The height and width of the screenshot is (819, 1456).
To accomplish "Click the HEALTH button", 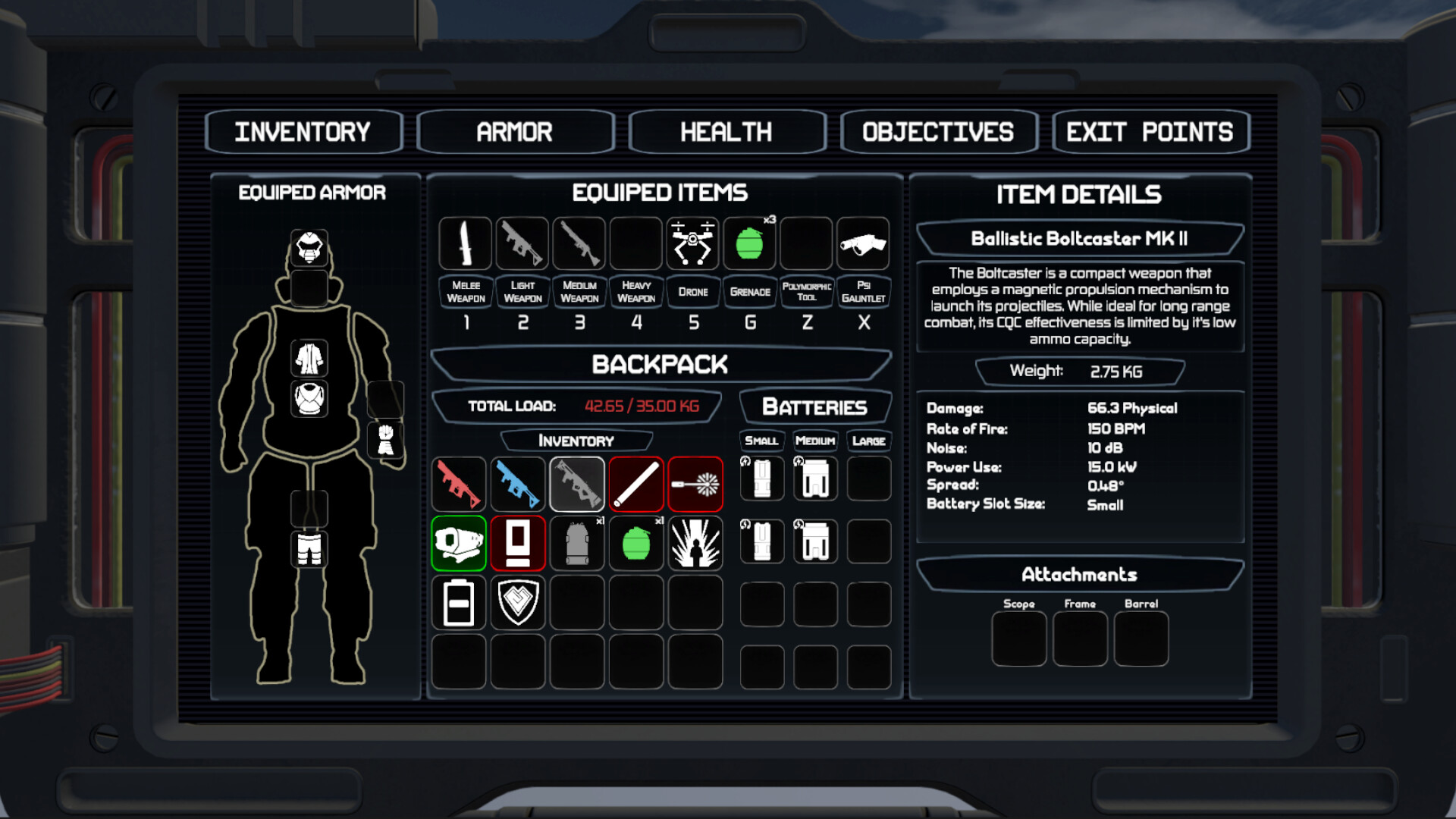I will pyautogui.click(x=726, y=130).
